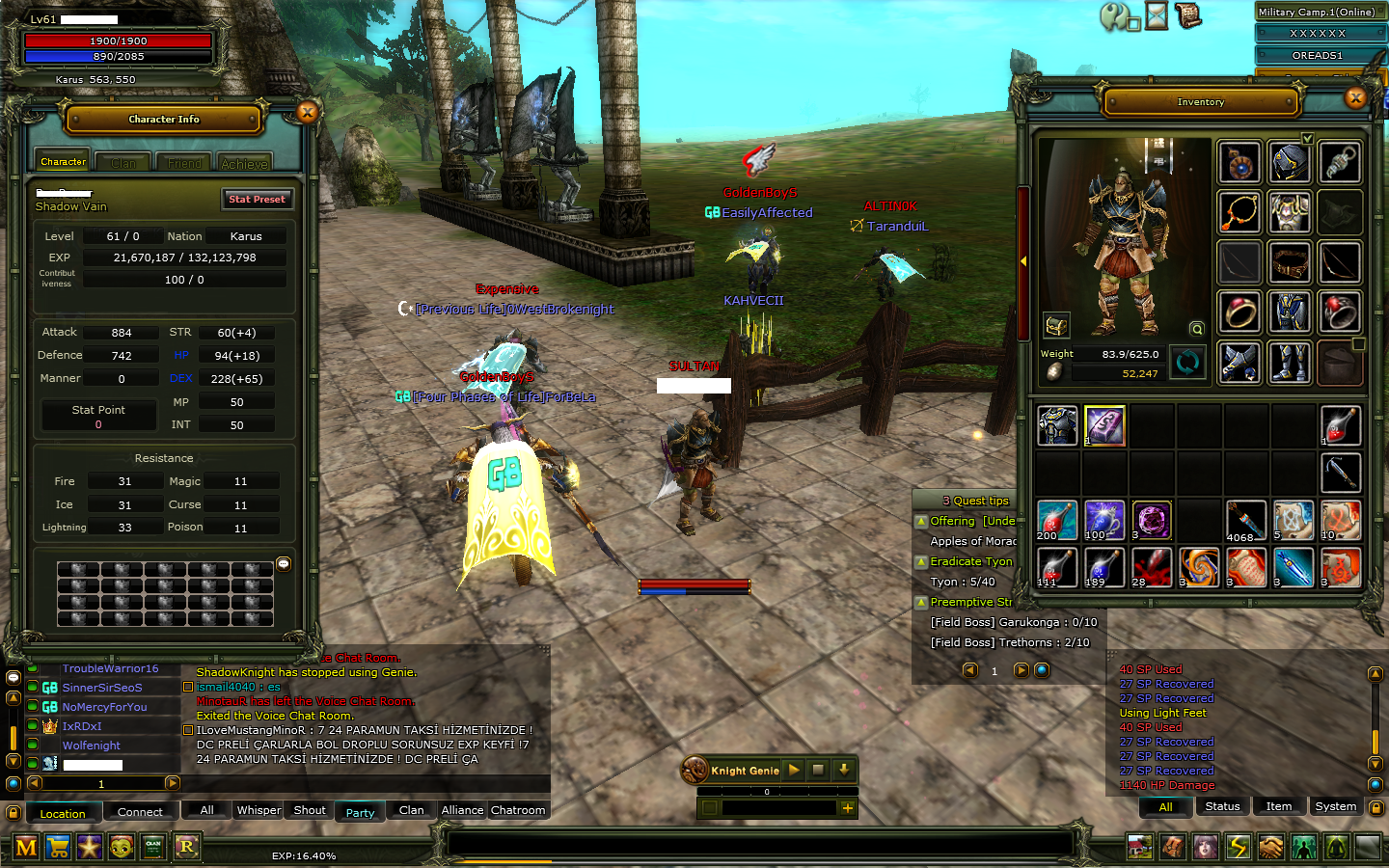Close the Inventory window
Image resolution: width=1389 pixels, height=868 pixels.
tap(1355, 97)
